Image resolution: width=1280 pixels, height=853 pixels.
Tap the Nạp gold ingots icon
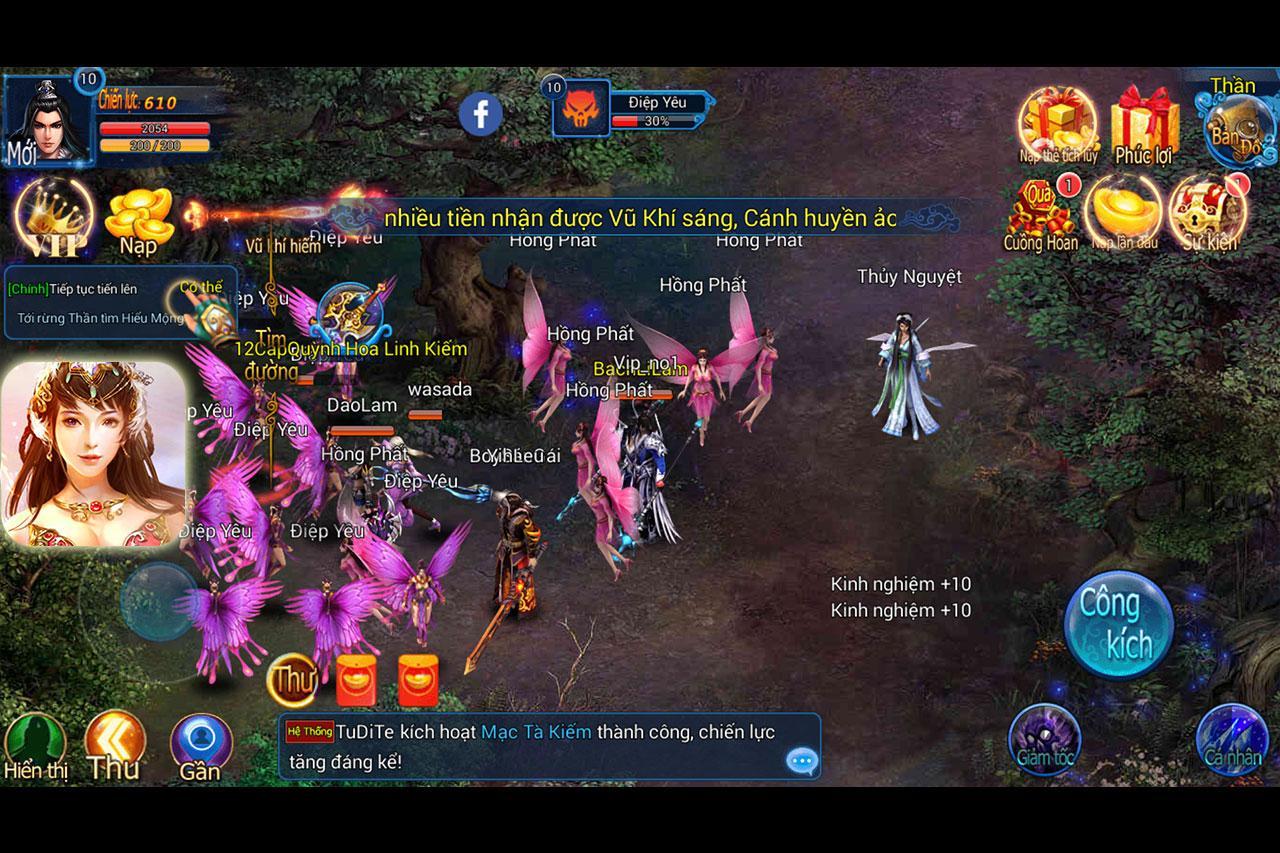[x=140, y=220]
